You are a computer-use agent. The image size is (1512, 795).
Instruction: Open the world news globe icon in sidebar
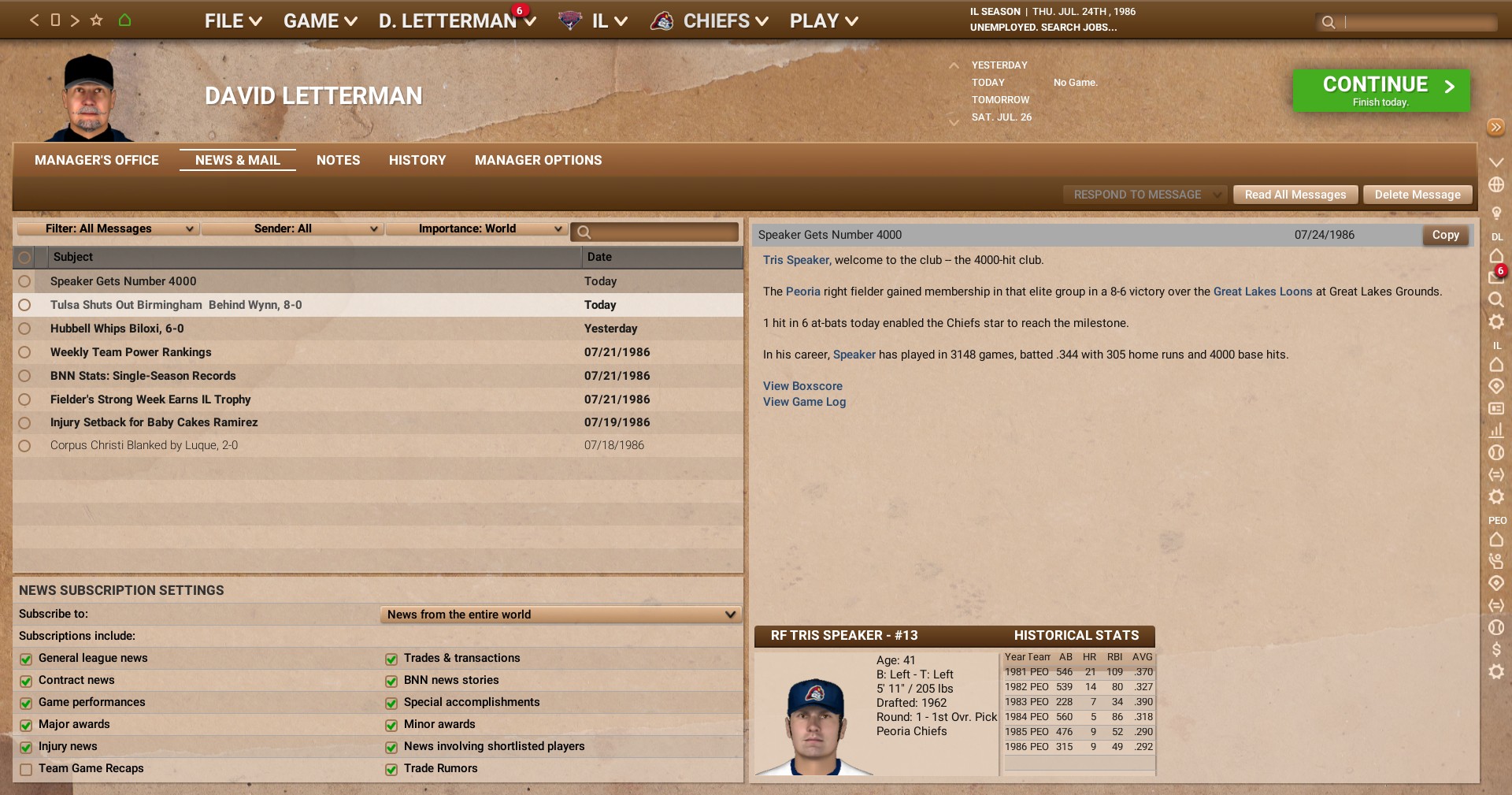click(1498, 184)
